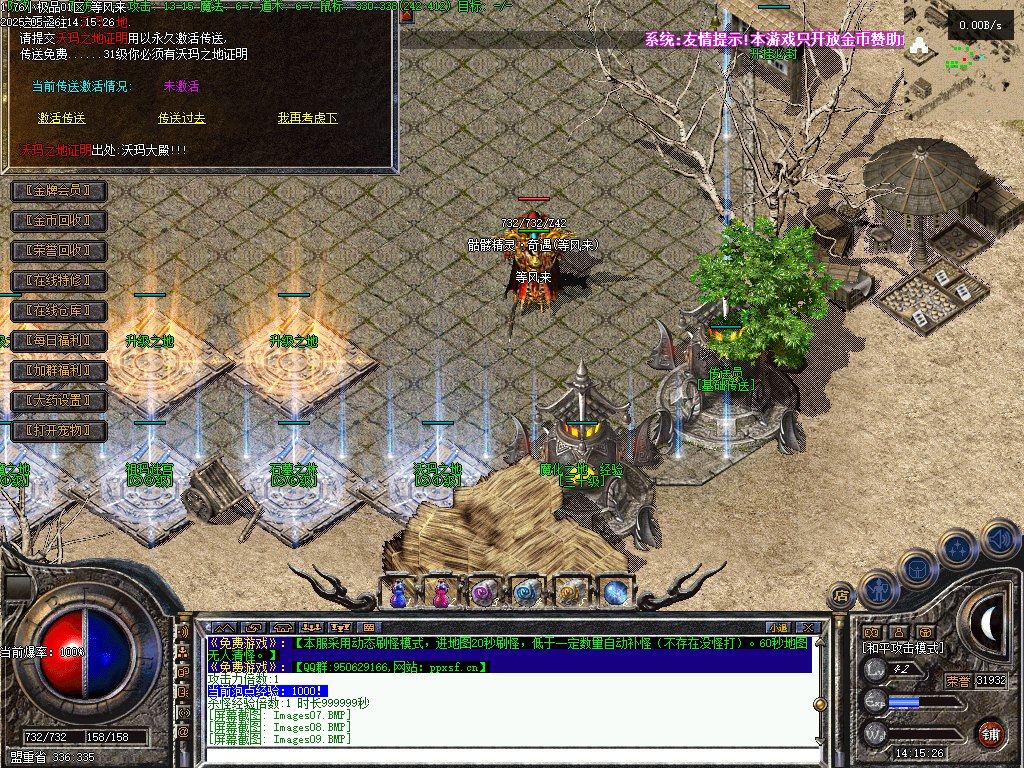Click the 在线特修 online repair button
Screen dimensions: 1024x768
click(x=58, y=281)
